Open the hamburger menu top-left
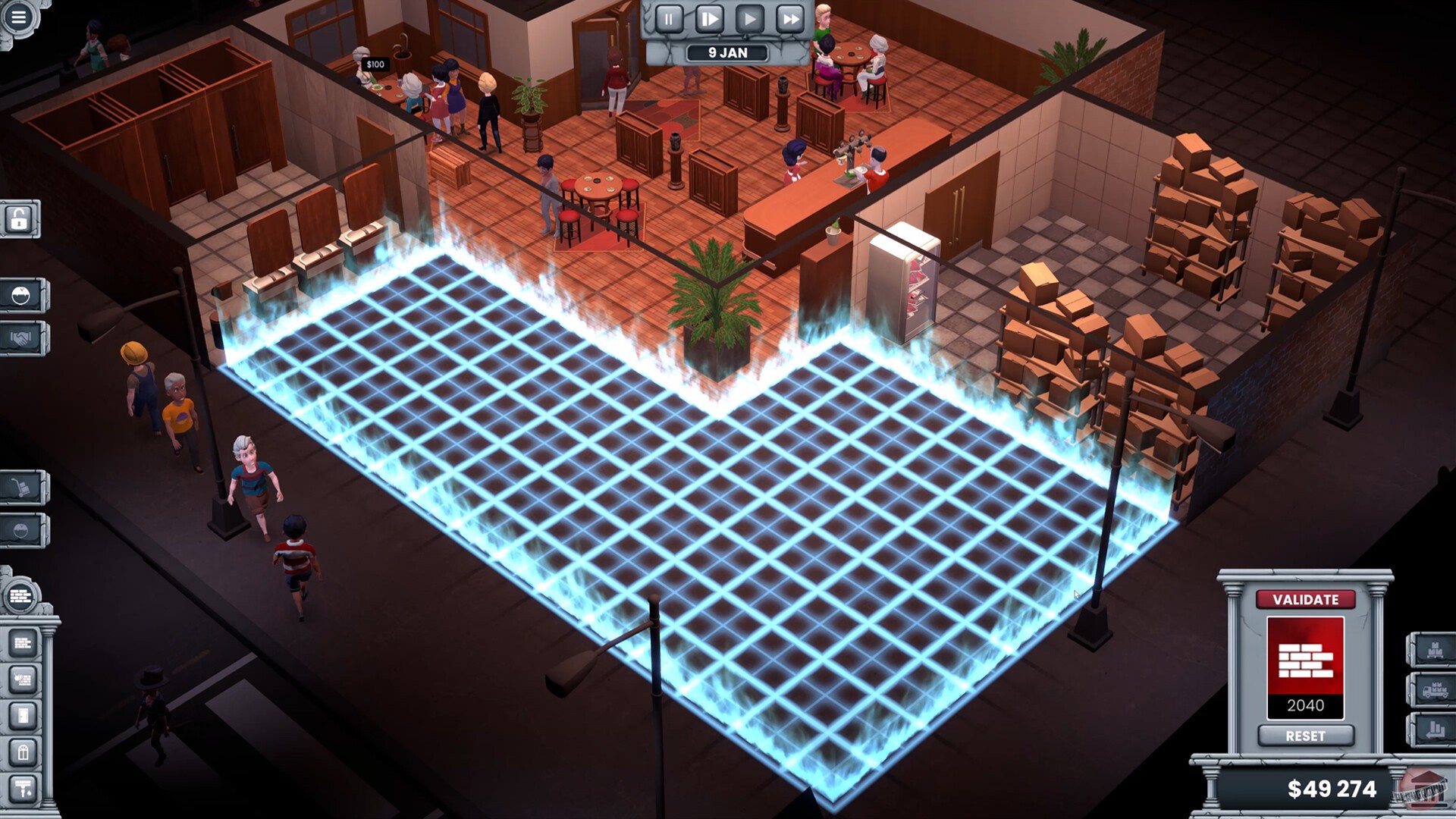The height and width of the screenshot is (819, 1456). (x=19, y=18)
